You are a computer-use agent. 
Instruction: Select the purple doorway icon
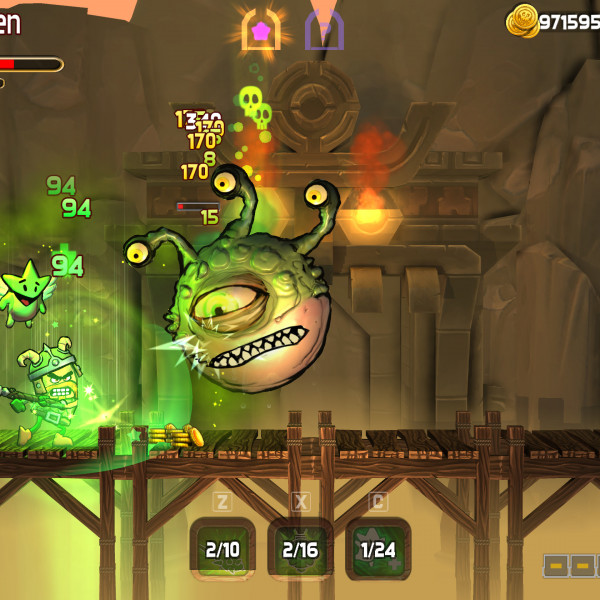point(325,30)
